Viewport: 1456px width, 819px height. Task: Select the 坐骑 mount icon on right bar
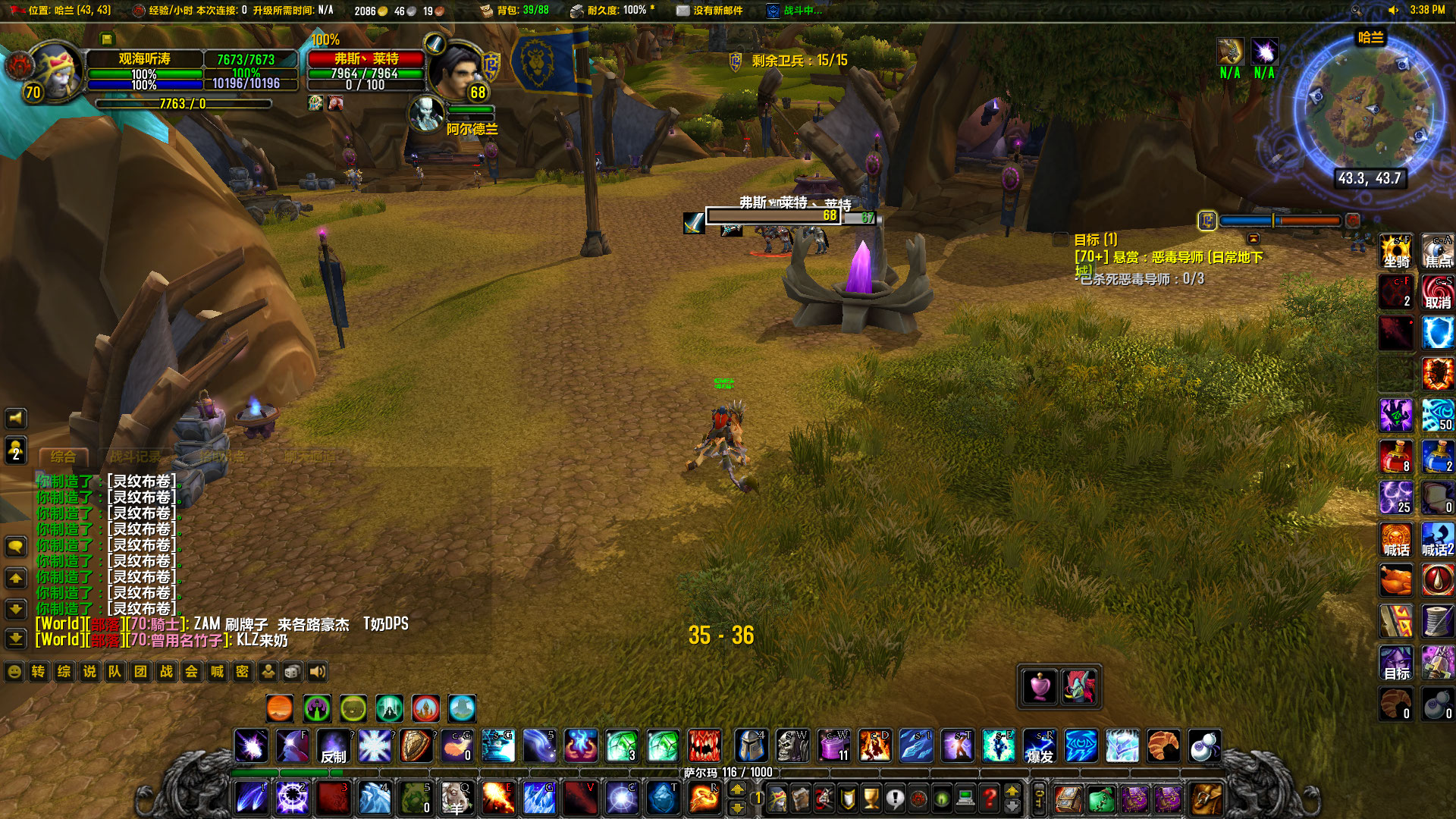click(1395, 252)
